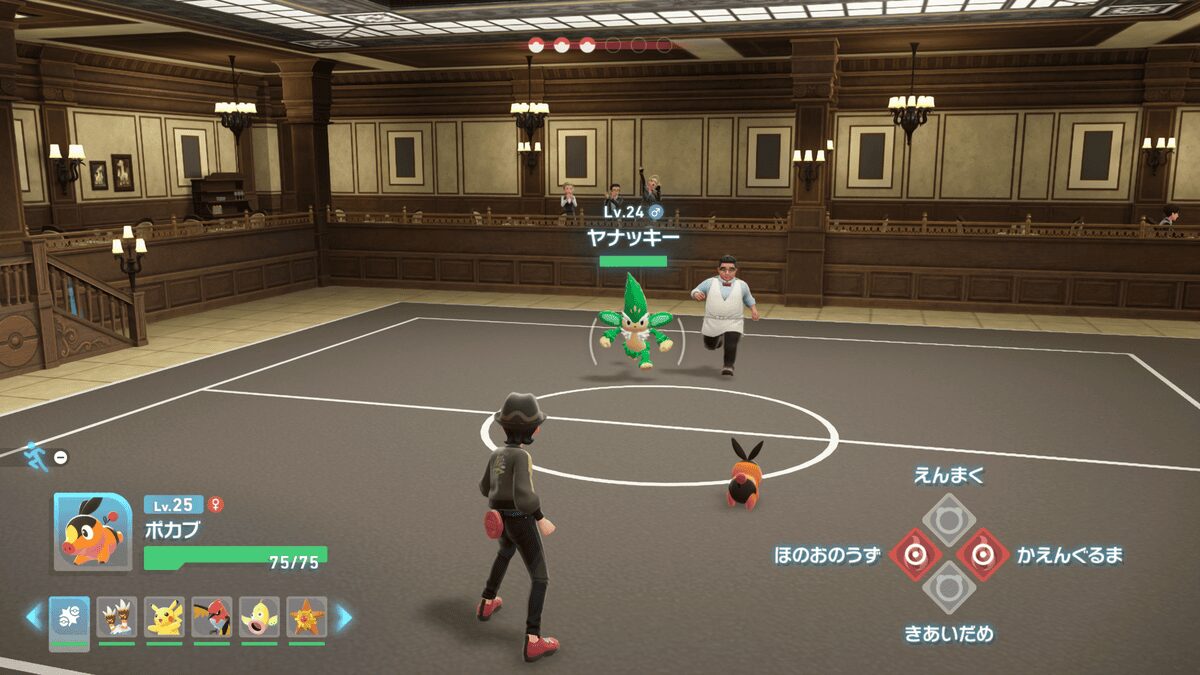
Task: Select the ポカブ portrait
Action: 88,531
